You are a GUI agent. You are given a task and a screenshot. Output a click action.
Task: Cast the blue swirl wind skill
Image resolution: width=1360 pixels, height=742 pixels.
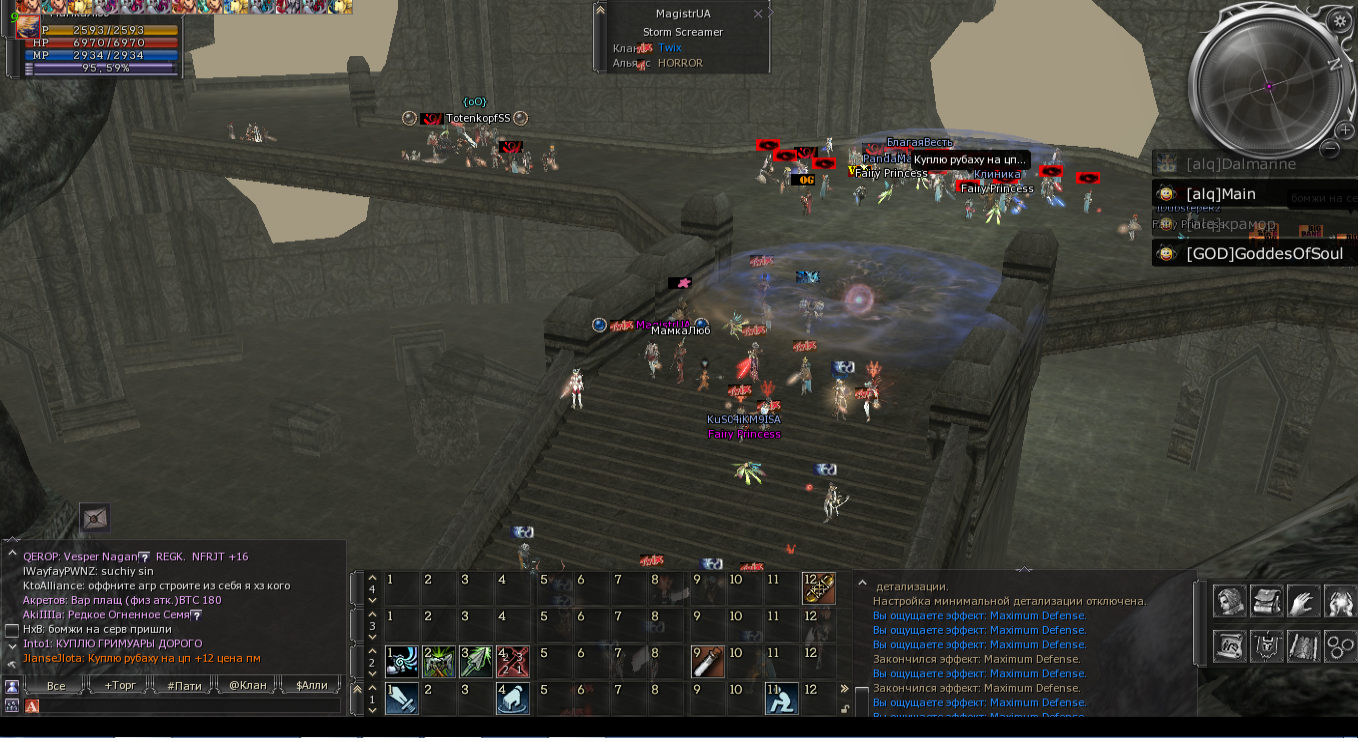[402, 661]
